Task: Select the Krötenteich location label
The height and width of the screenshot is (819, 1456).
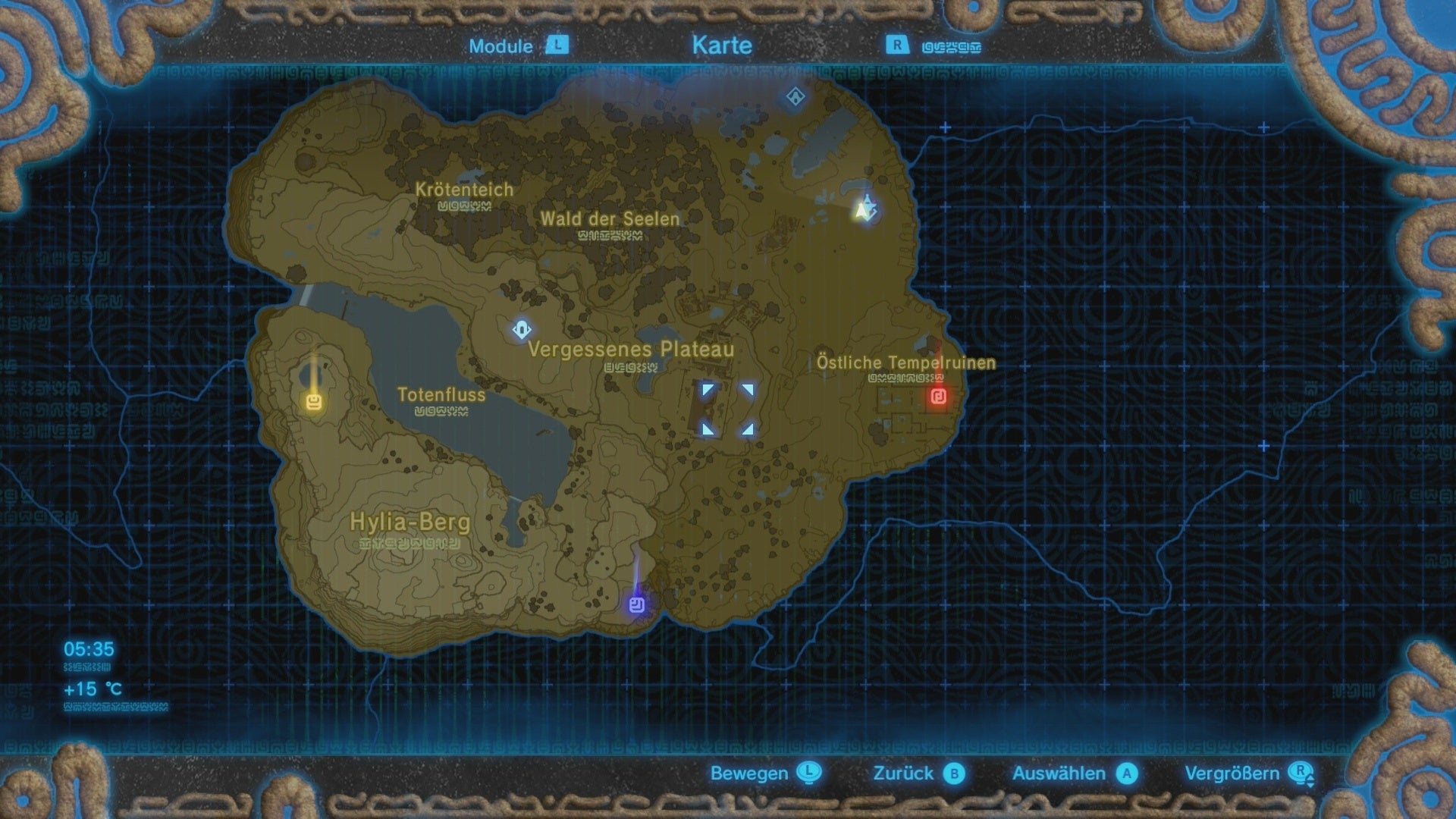Action: click(463, 190)
